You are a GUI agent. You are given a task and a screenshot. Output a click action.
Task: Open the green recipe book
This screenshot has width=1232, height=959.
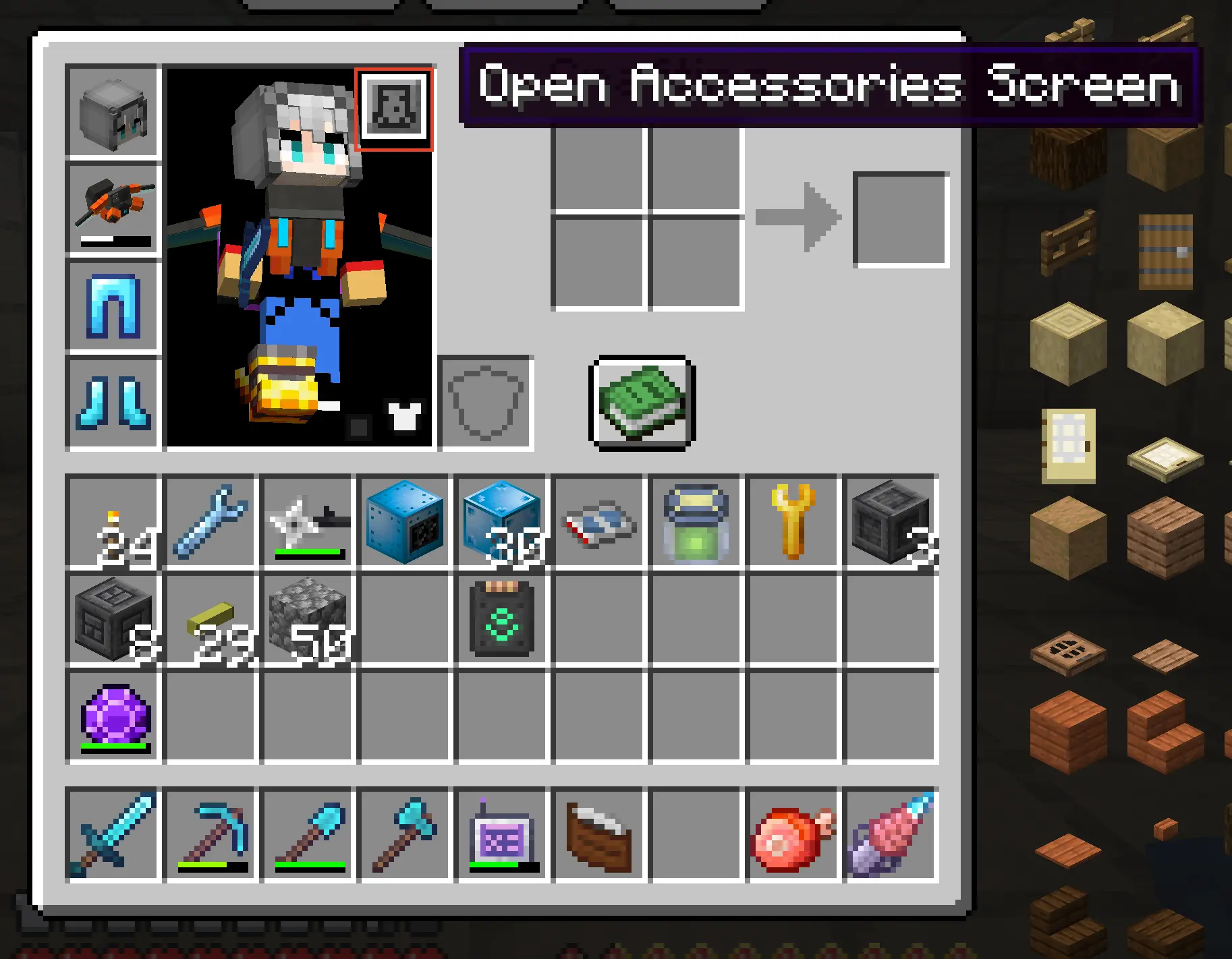[642, 403]
